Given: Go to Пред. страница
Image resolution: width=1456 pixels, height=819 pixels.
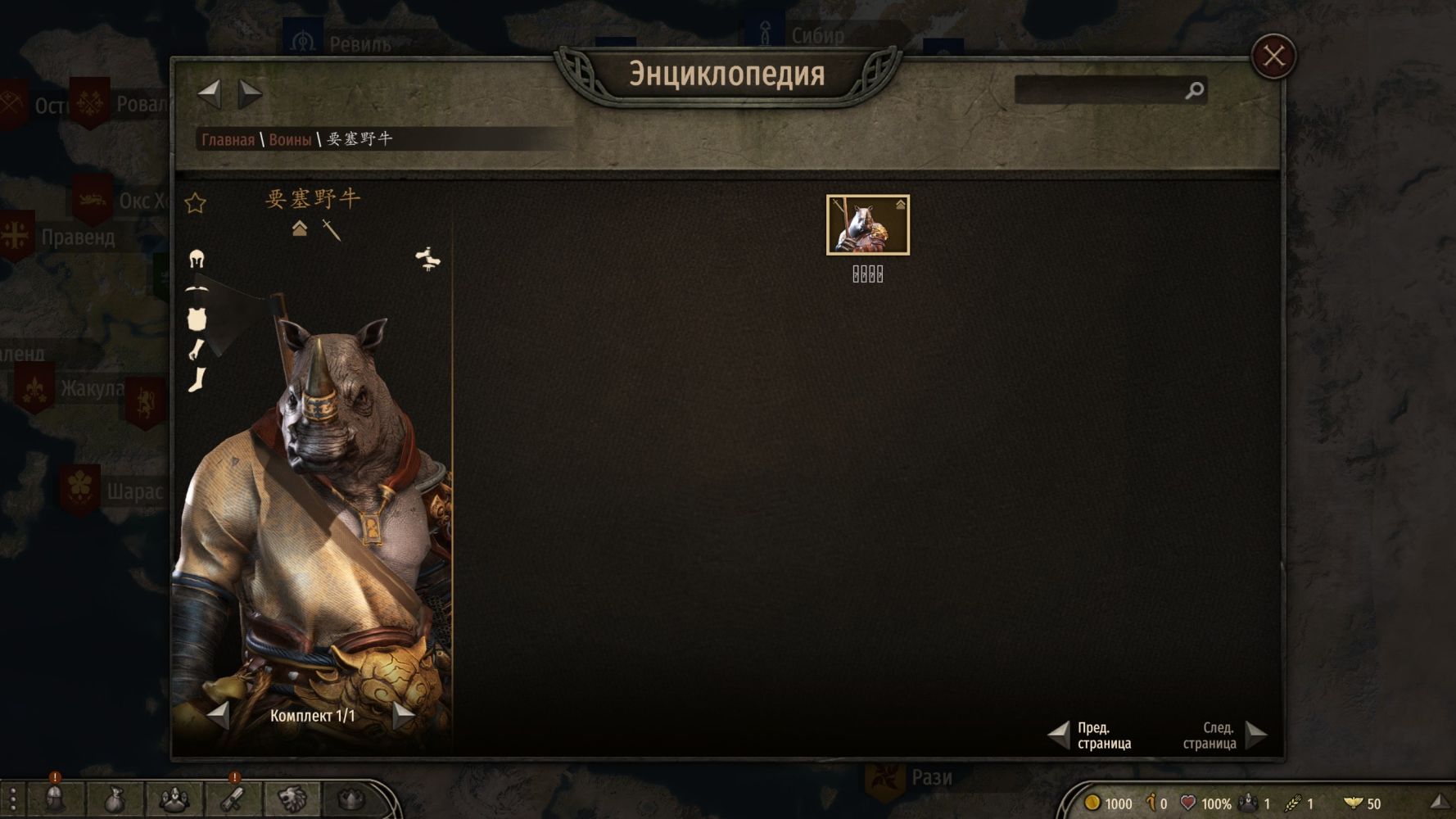Looking at the screenshot, I should [x=1060, y=735].
